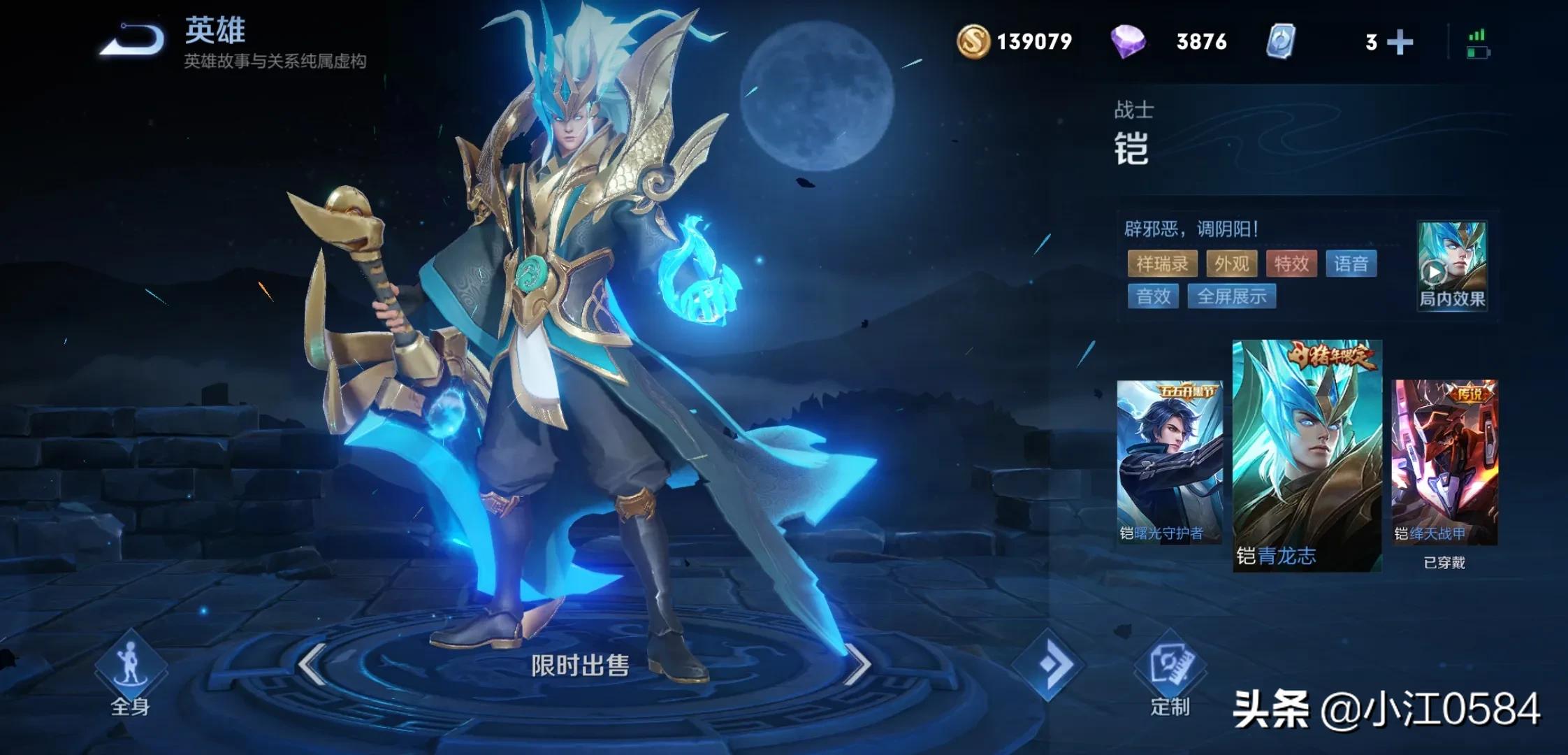This screenshot has width=1568, height=755.
Task: Click the diamond arrow collapse button
Action: coord(1047,663)
